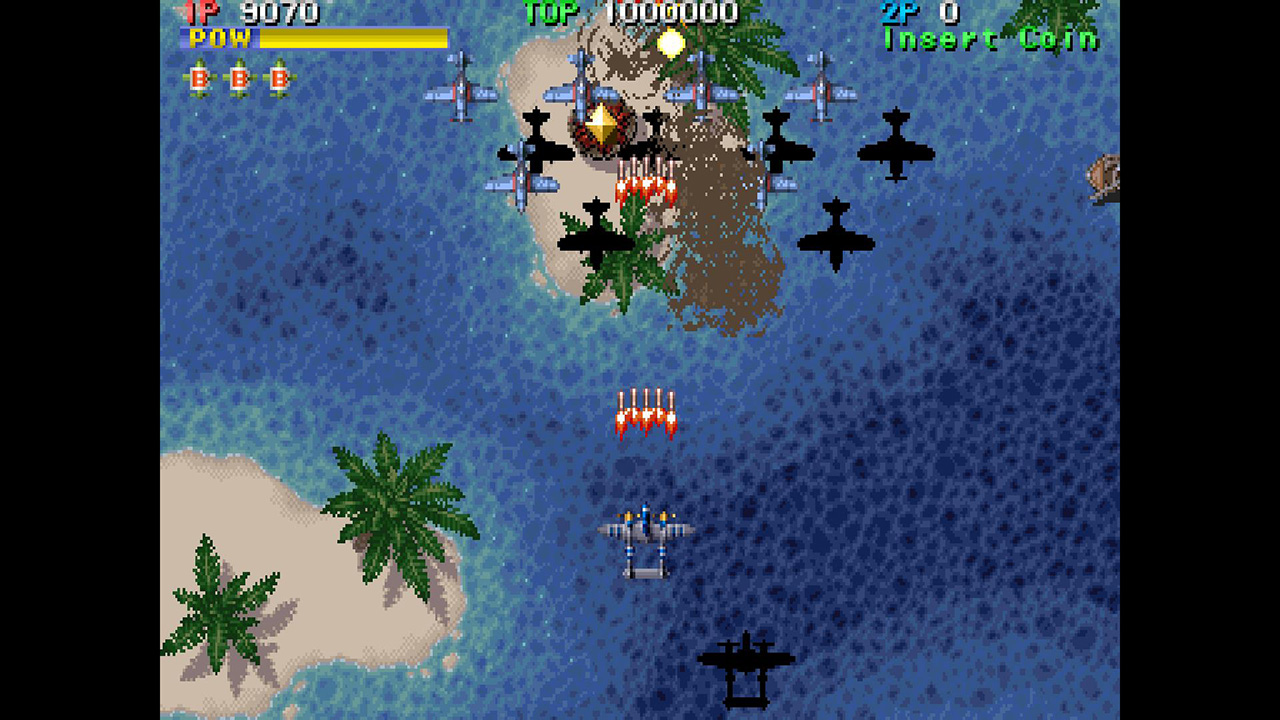This screenshot has height=720, width=1280.
Task: Click the lower red and white pod cluster
Action: 647,410
